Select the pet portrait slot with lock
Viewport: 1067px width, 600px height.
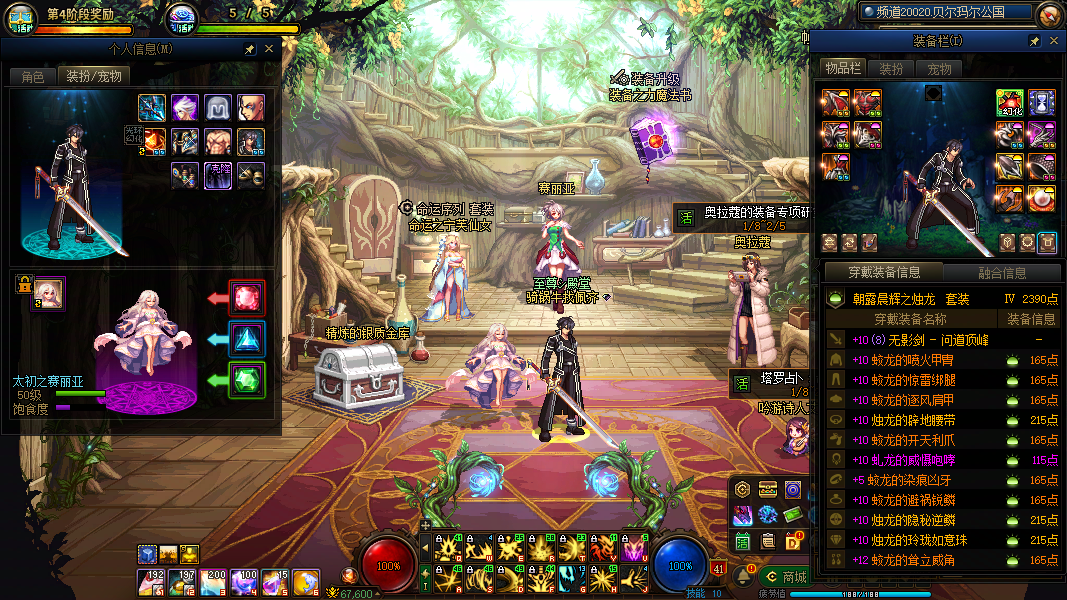tap(47, 293)
